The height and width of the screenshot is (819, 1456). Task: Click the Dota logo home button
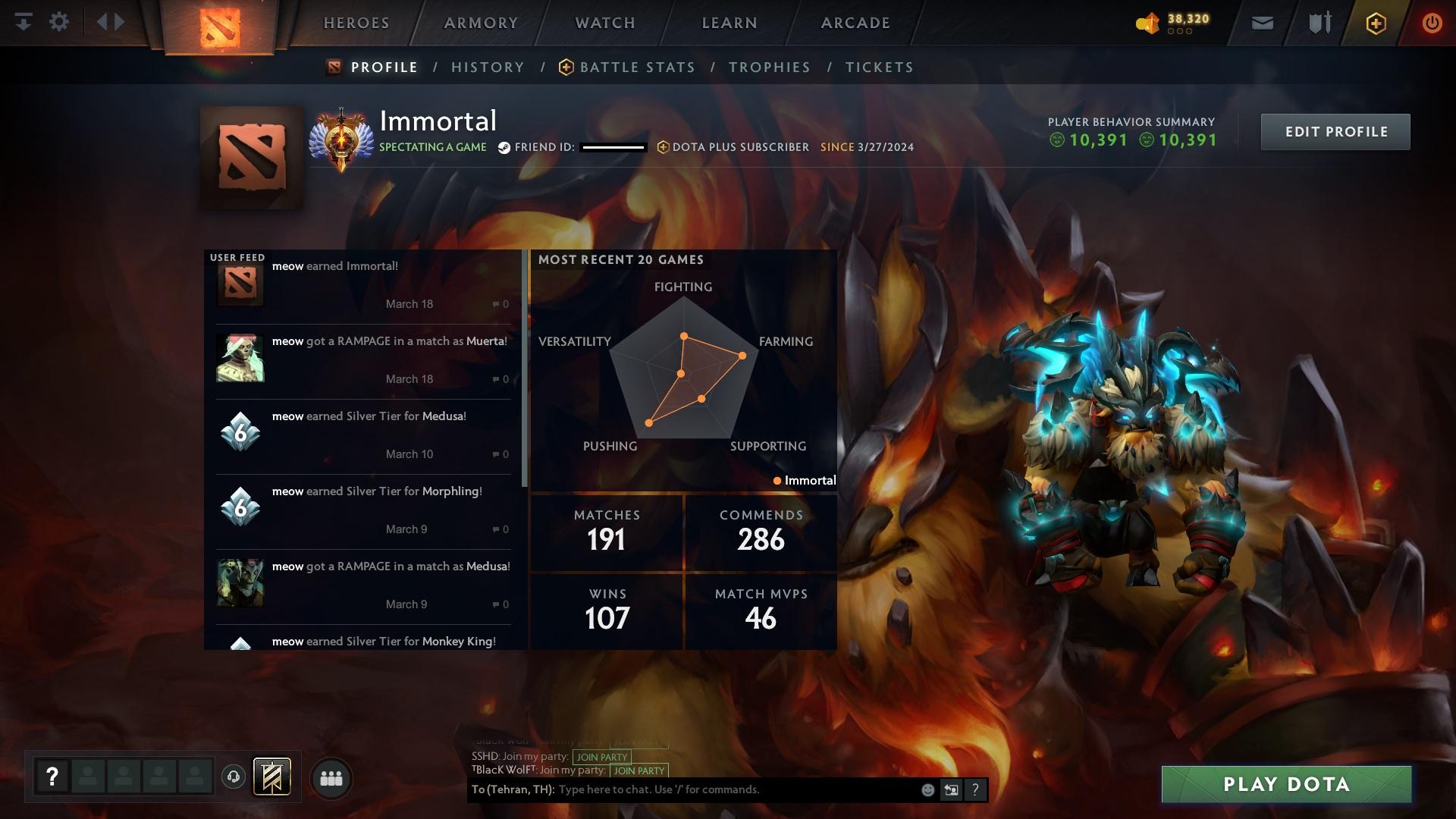coord(220,27)
